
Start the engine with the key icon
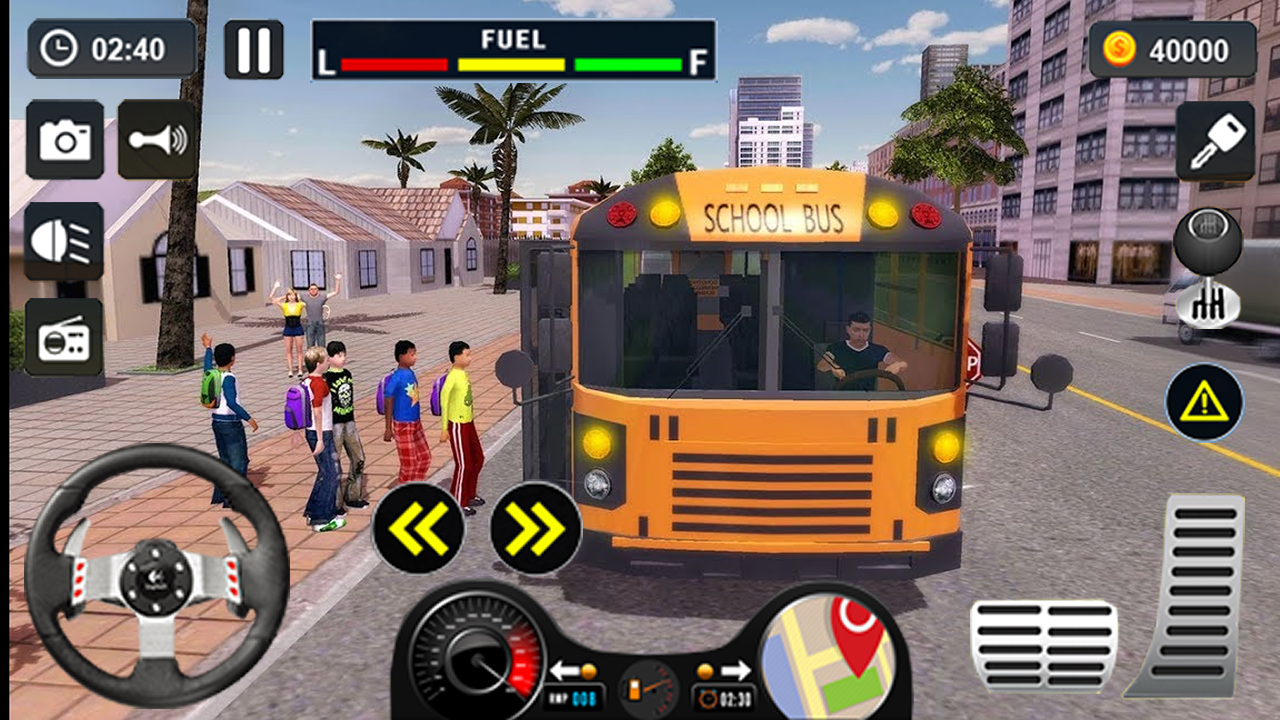tap(1215, 141)
